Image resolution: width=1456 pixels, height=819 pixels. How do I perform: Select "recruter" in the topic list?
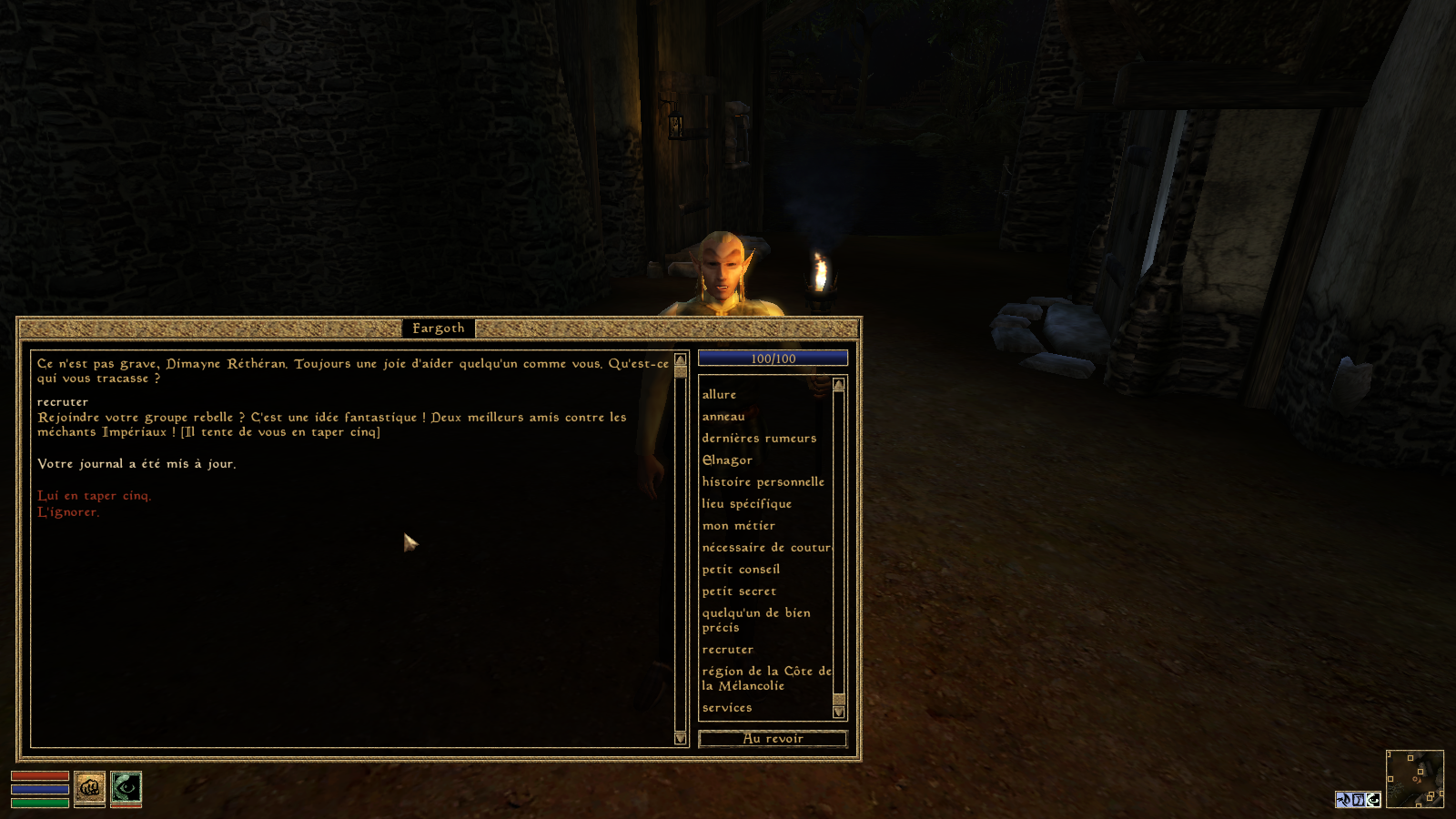pos(727,650)
